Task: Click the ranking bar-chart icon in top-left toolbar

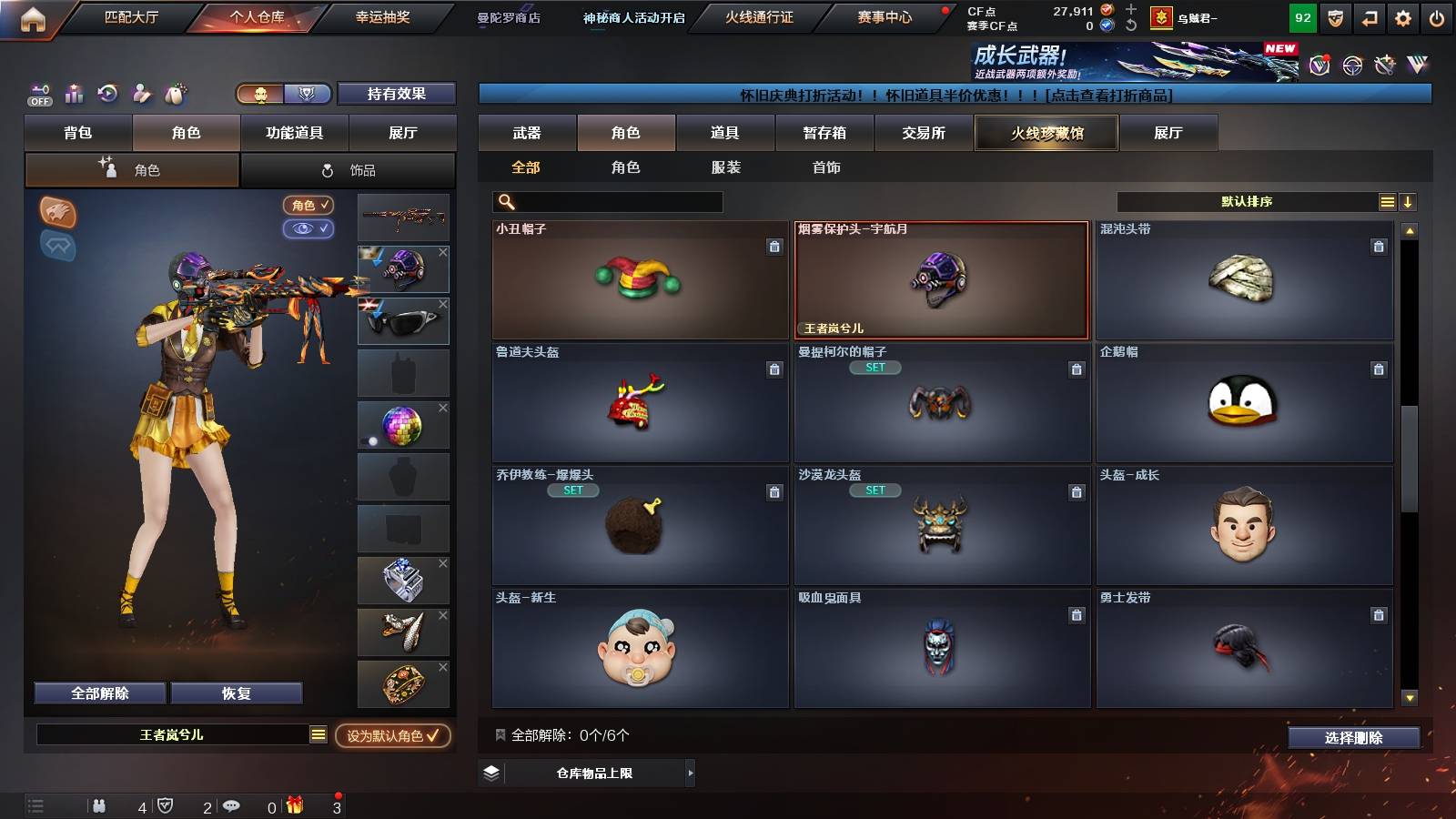Action: (x=74, y=94)
